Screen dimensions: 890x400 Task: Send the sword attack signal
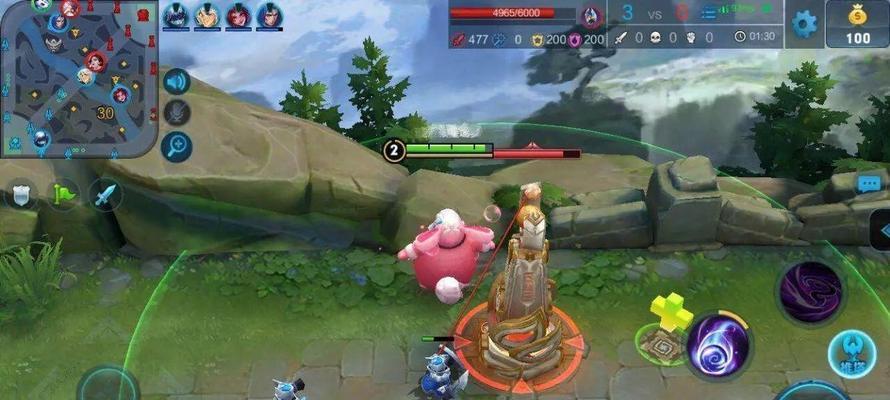[x=106, y=193]
